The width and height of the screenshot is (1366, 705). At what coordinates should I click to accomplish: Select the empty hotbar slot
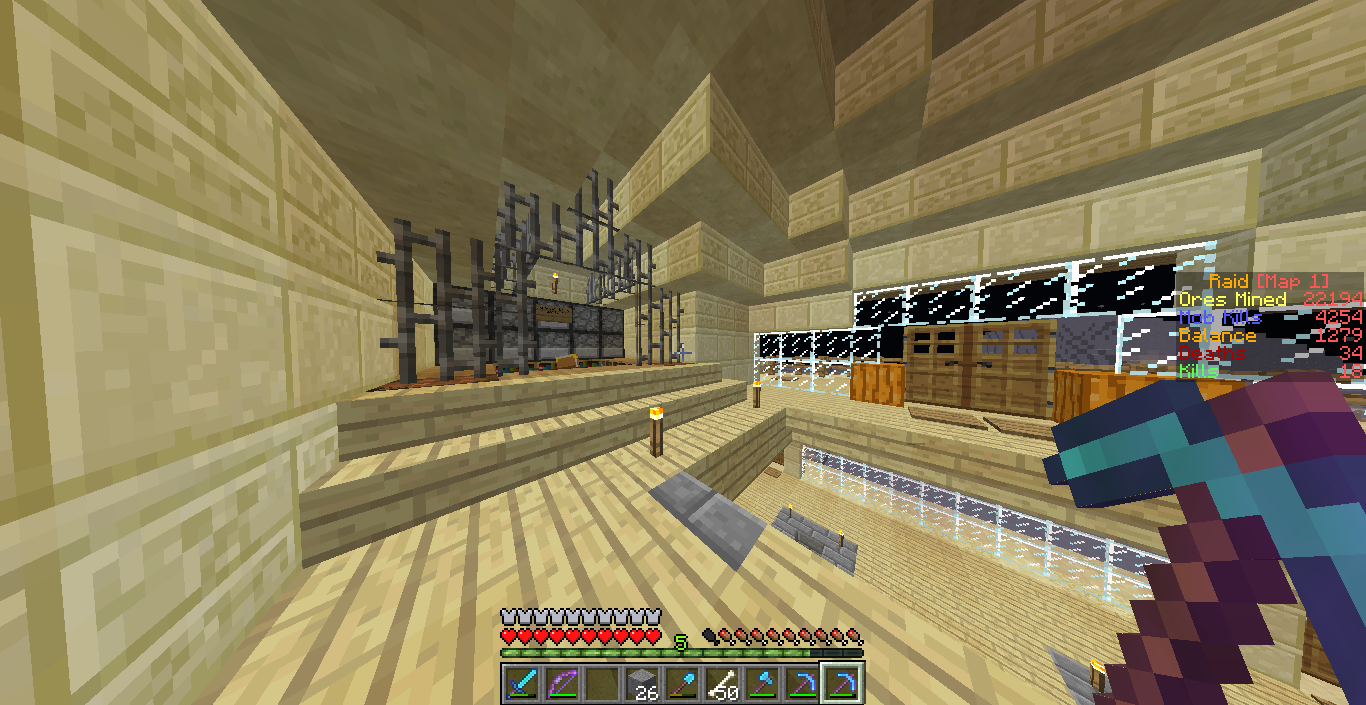point(601,684)
